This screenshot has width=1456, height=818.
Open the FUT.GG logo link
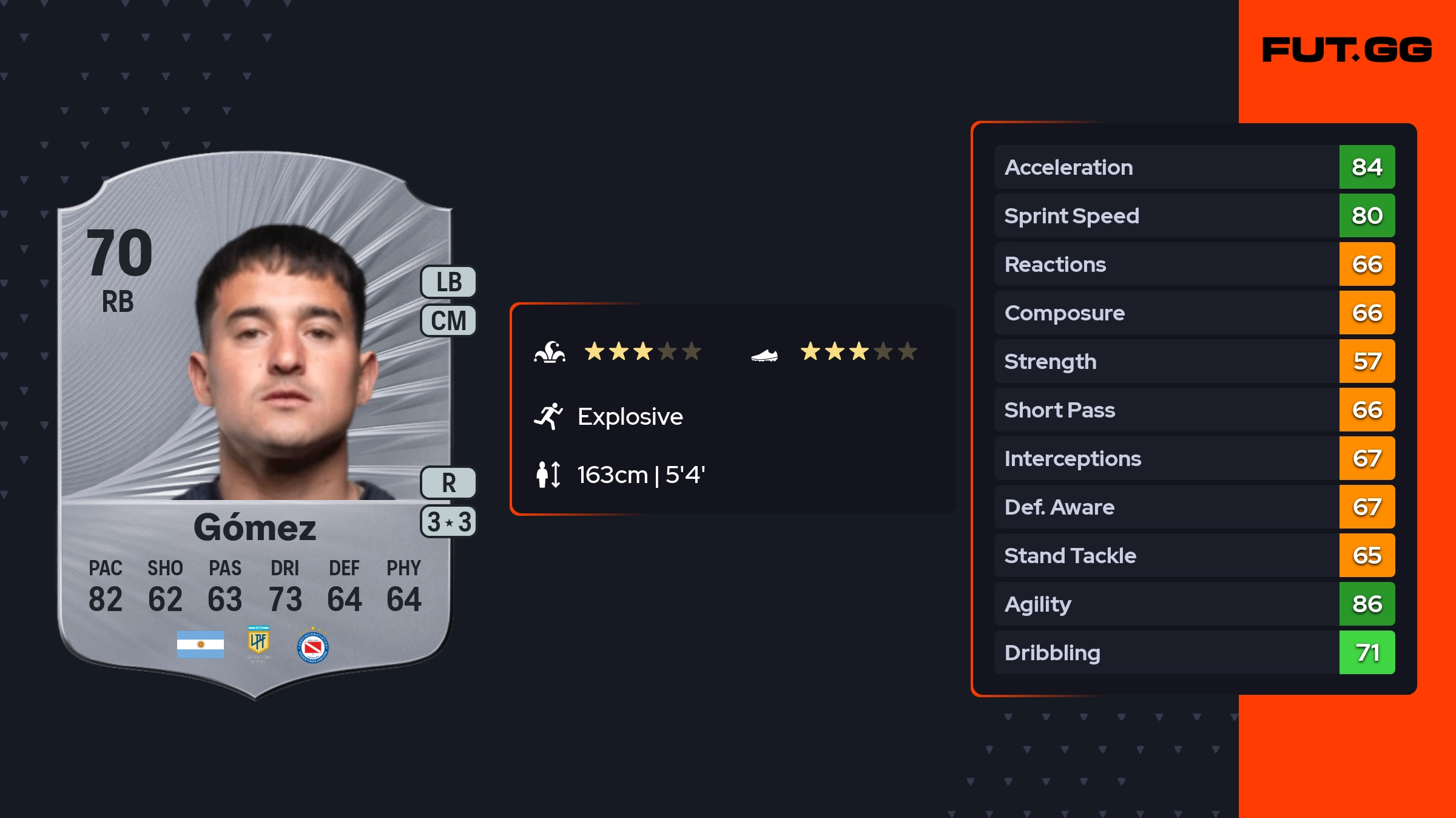pyautogui.click(x=1347, y=50)
